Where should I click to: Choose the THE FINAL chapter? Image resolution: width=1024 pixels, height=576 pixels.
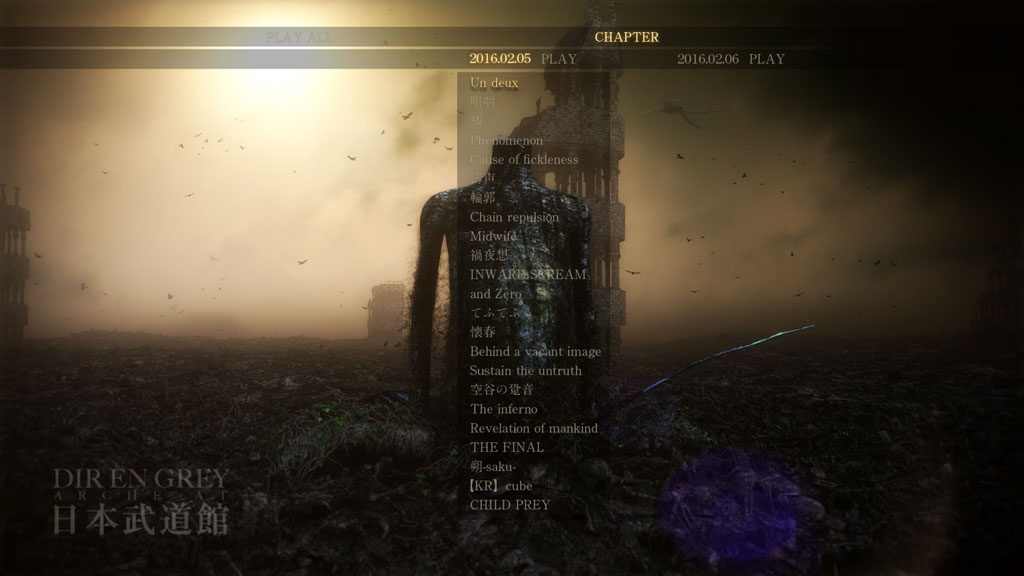[506, 447]
